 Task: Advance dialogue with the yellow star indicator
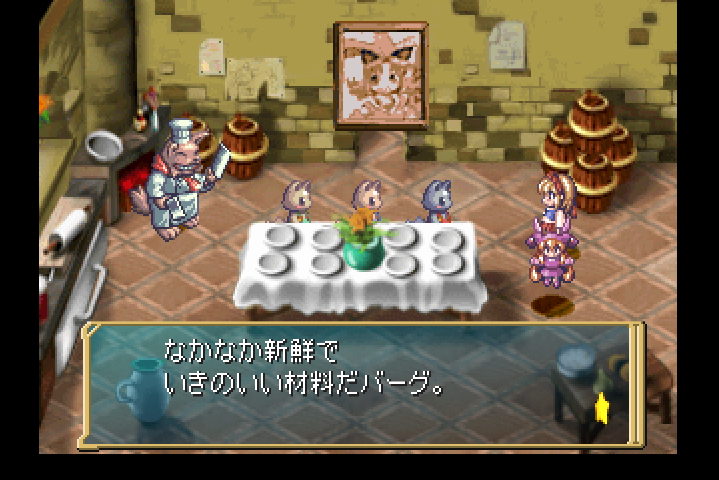603,407
